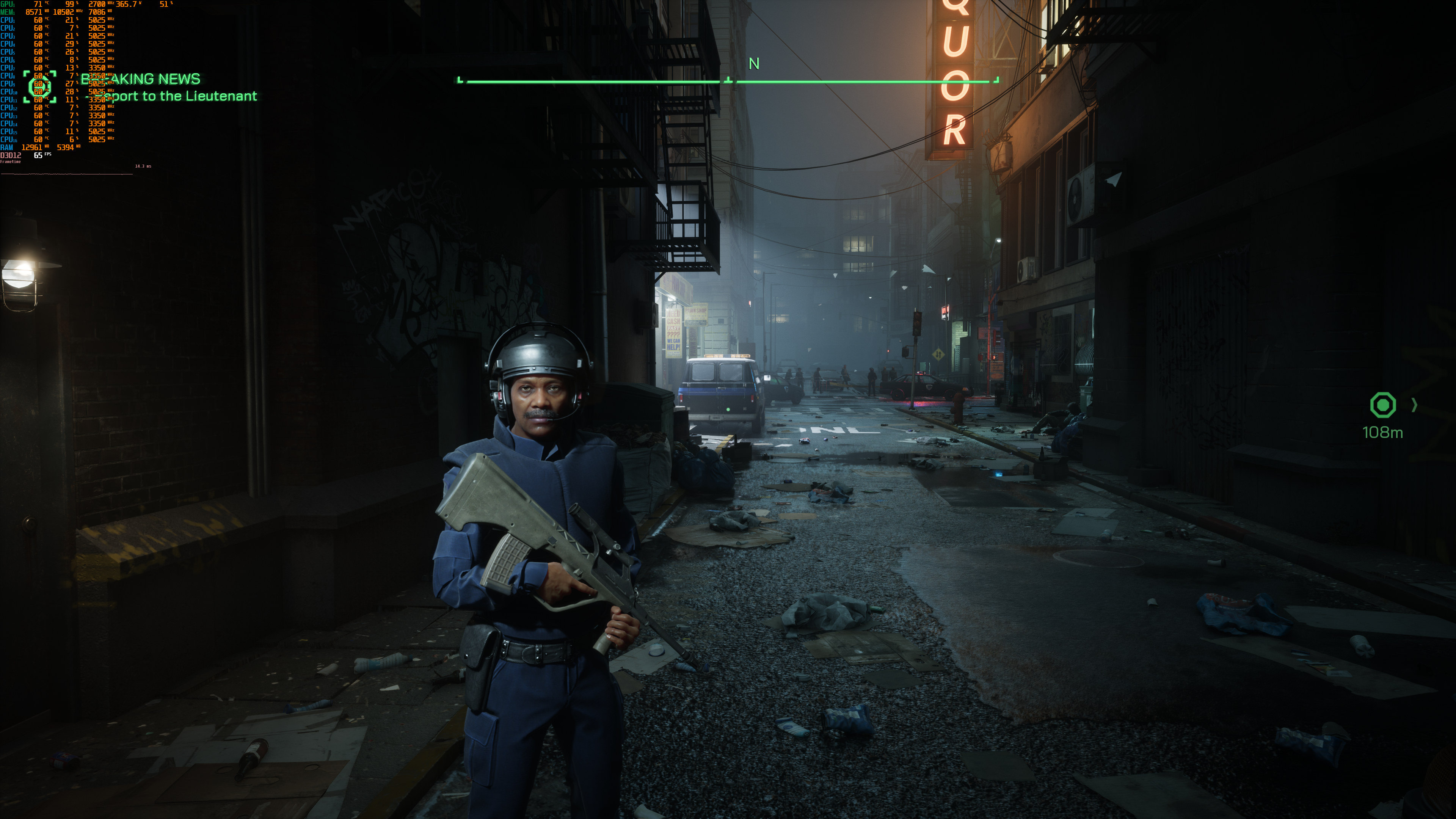Click the green objective icon beside the quest tracker
This screenshot has height=819, width=1456.
(39, 87)
